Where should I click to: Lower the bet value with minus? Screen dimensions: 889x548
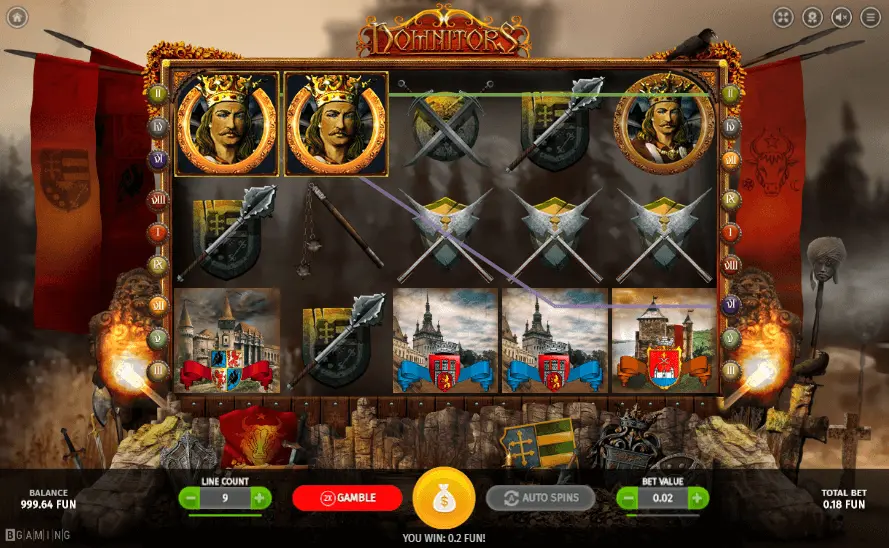click(x=627, y=498)
